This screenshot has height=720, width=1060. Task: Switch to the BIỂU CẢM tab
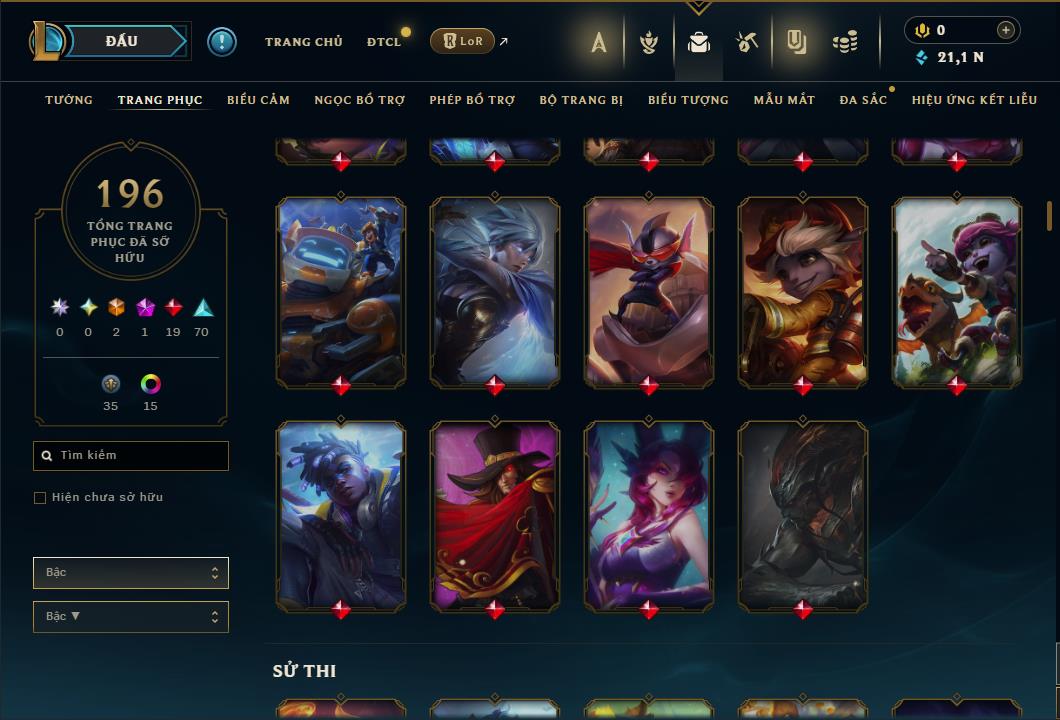pyautogui.click(x=258, y=100)
